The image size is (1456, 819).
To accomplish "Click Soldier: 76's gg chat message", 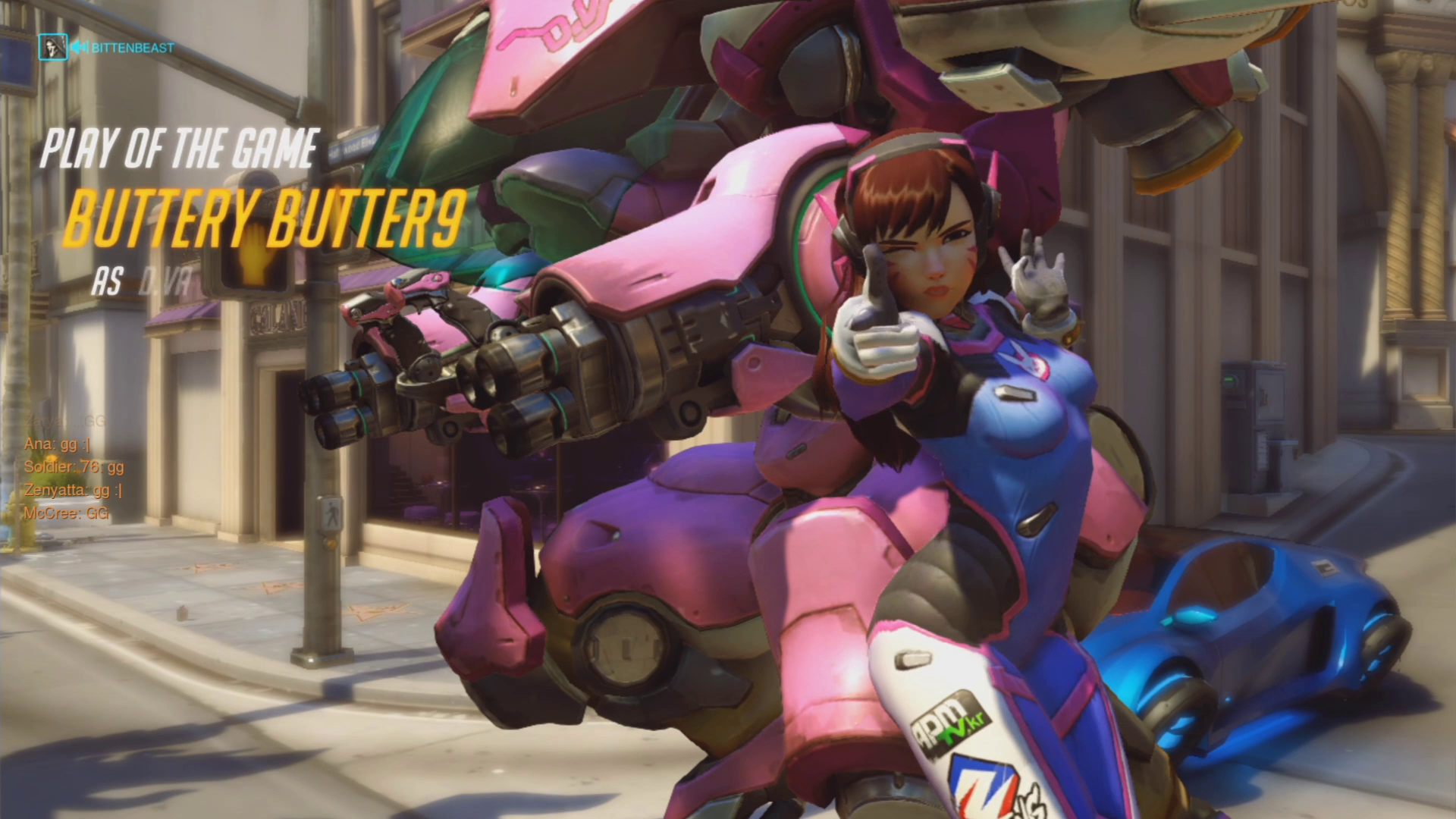I will point(74,467).
